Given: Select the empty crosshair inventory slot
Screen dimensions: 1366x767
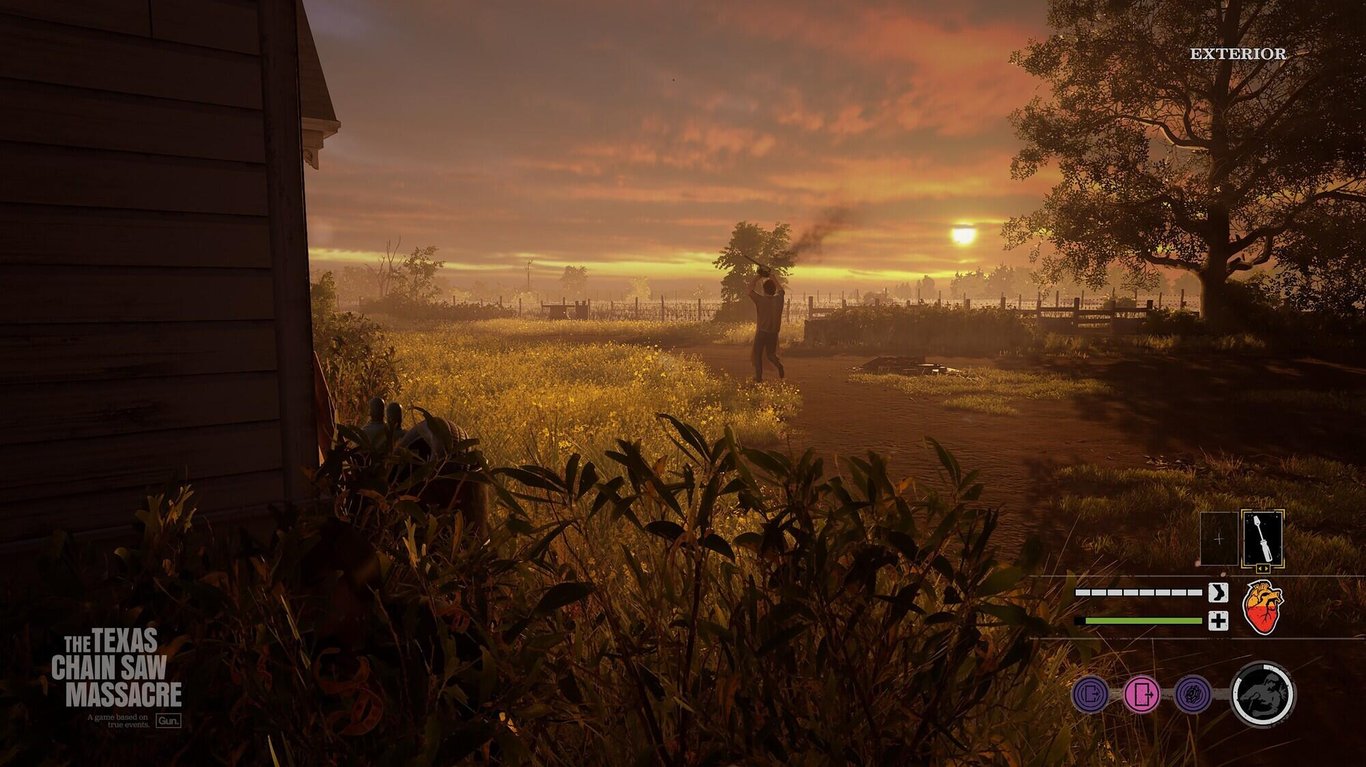Looking at the screenshot, I should tap(1218, 538).
